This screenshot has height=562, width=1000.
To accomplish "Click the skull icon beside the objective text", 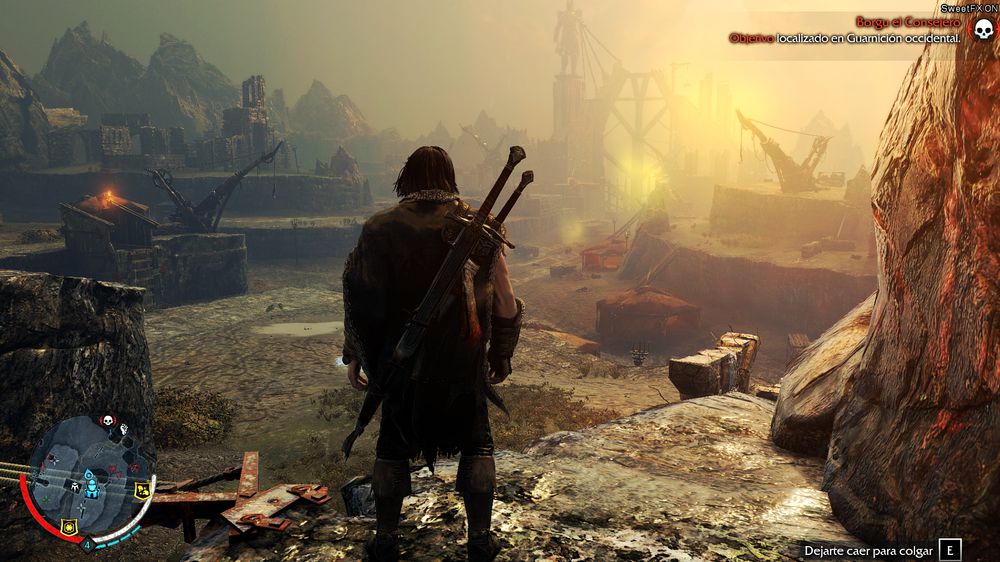I will coord(983,29).
